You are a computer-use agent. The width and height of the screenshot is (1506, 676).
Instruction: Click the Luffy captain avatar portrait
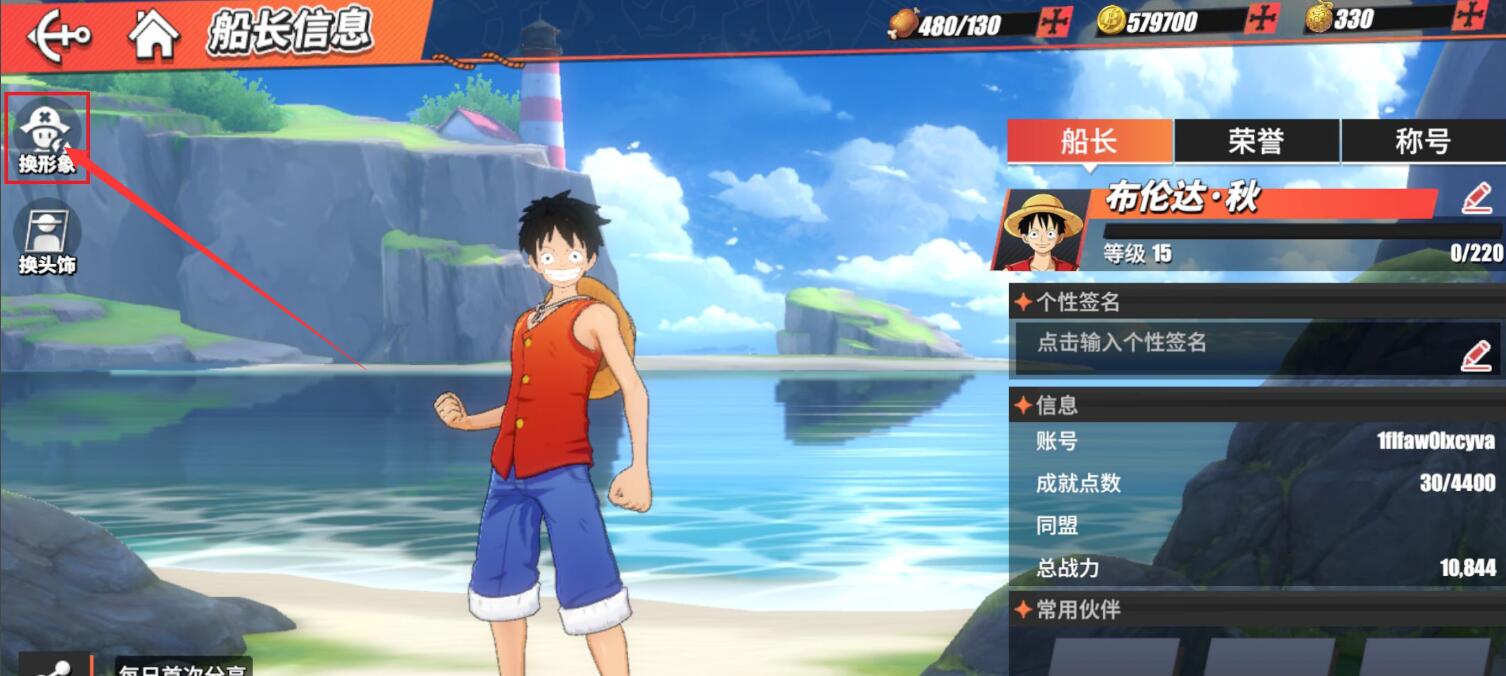click(1043, 230)
